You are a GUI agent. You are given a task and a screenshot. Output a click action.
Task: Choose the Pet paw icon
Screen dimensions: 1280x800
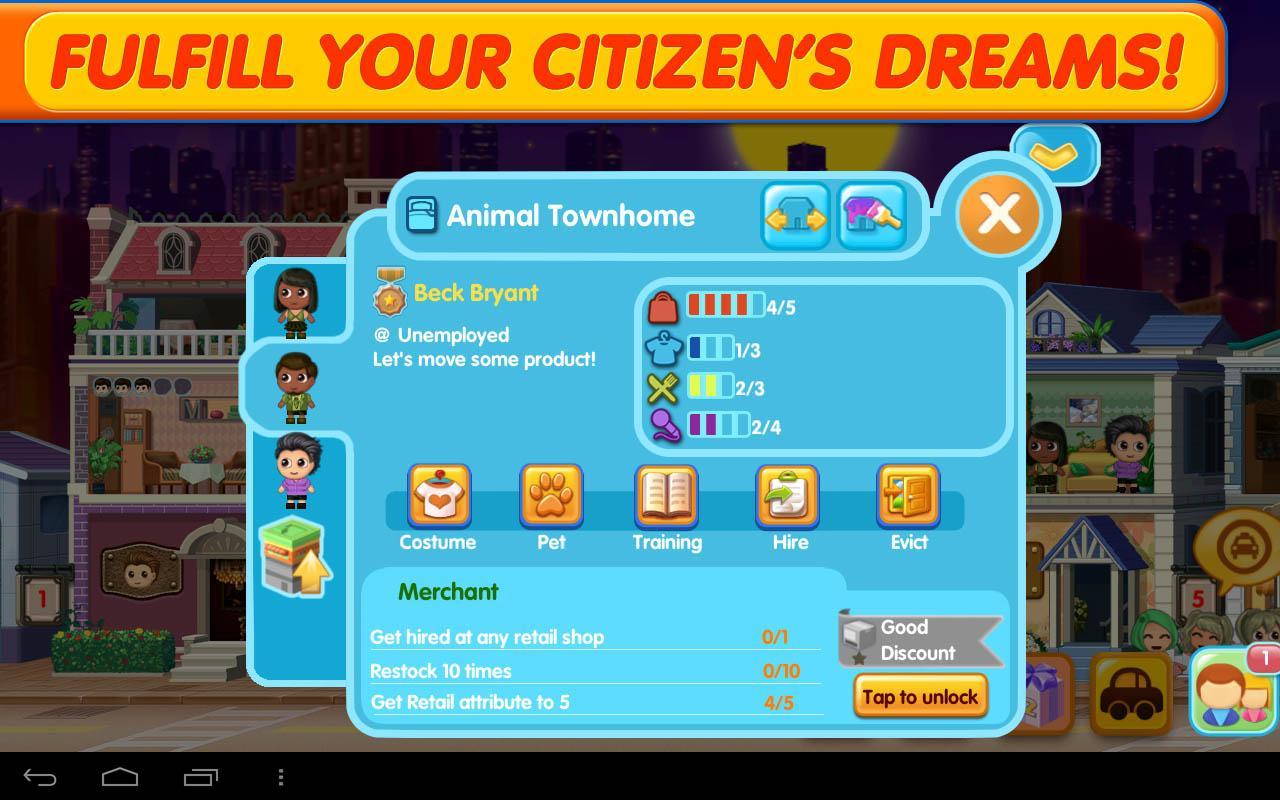point(551,497)
